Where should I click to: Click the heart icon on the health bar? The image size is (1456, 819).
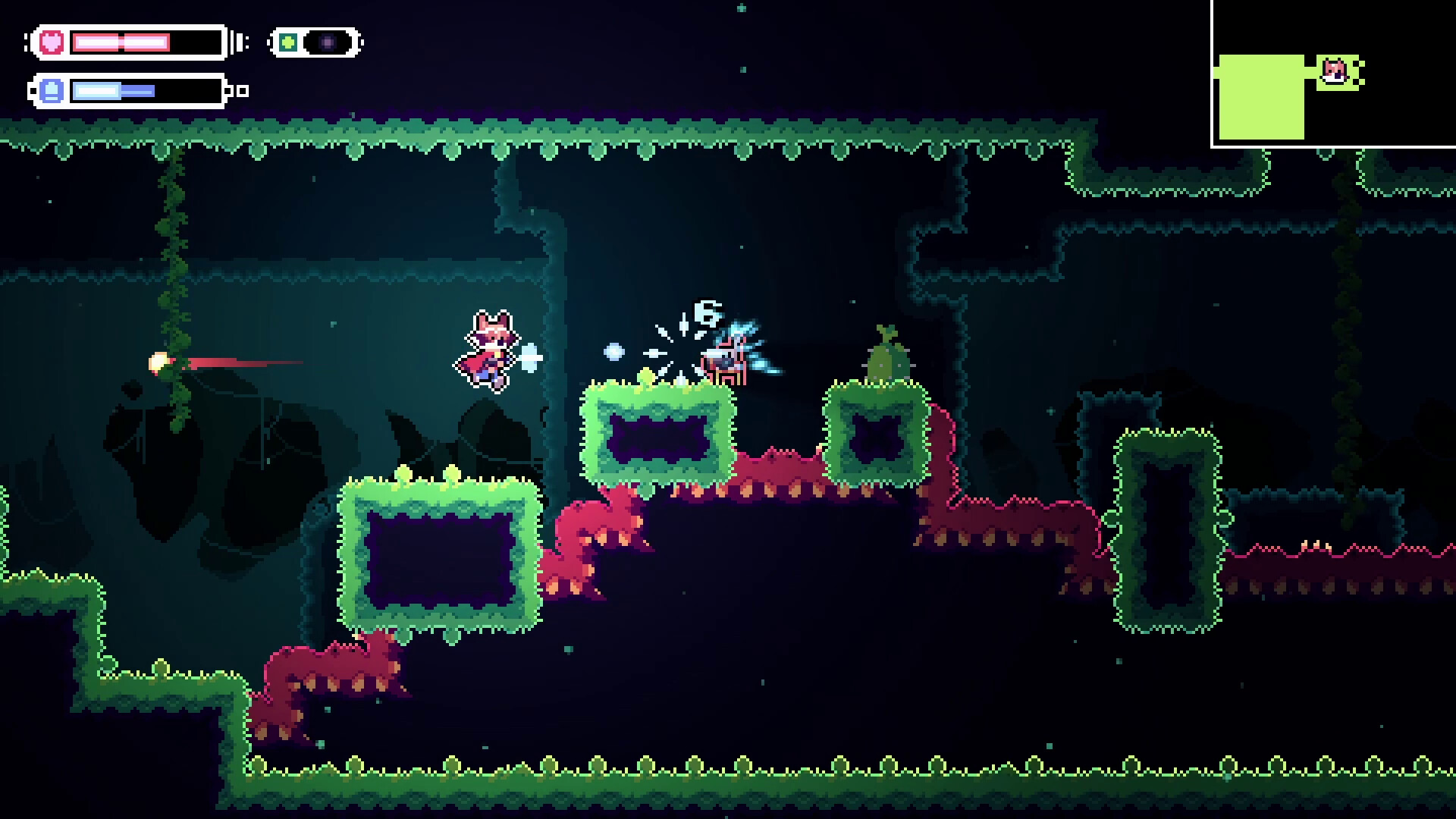[x=50, y=42]
